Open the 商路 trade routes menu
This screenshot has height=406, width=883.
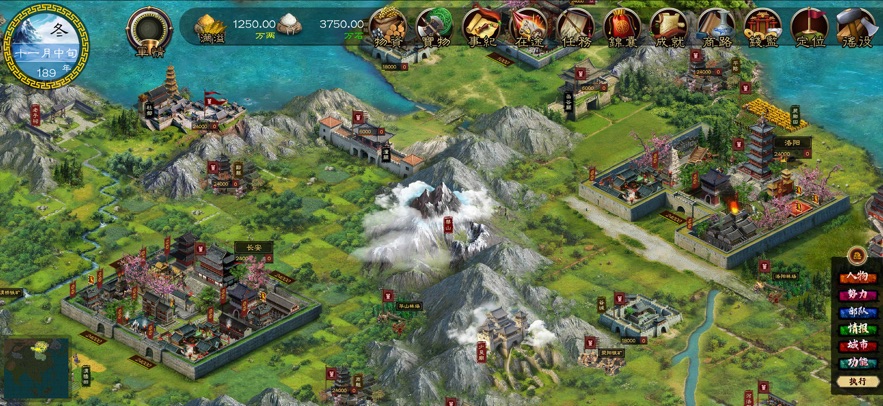pos(715,26)
